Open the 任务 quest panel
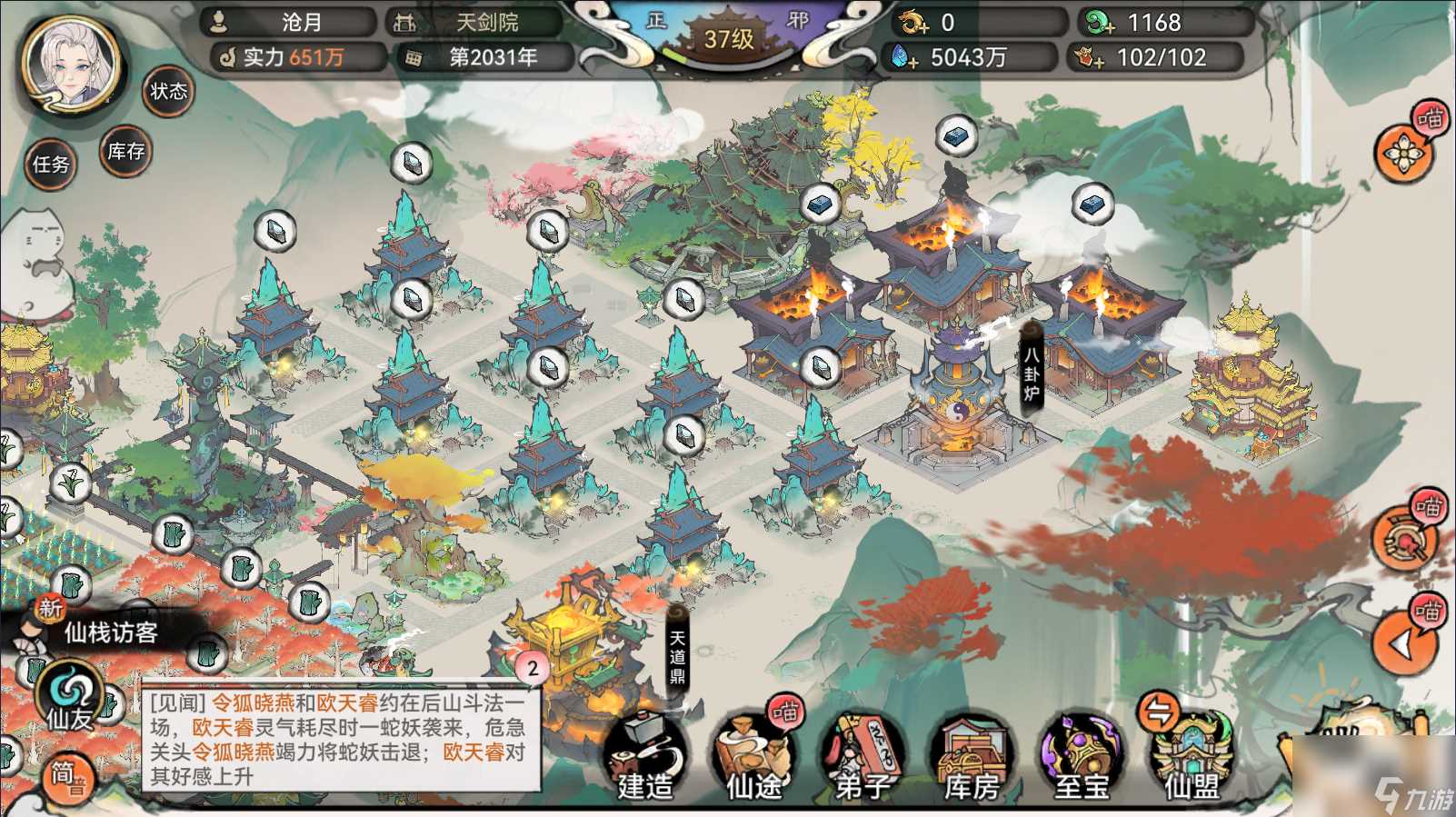 click(x=52, y=166)
